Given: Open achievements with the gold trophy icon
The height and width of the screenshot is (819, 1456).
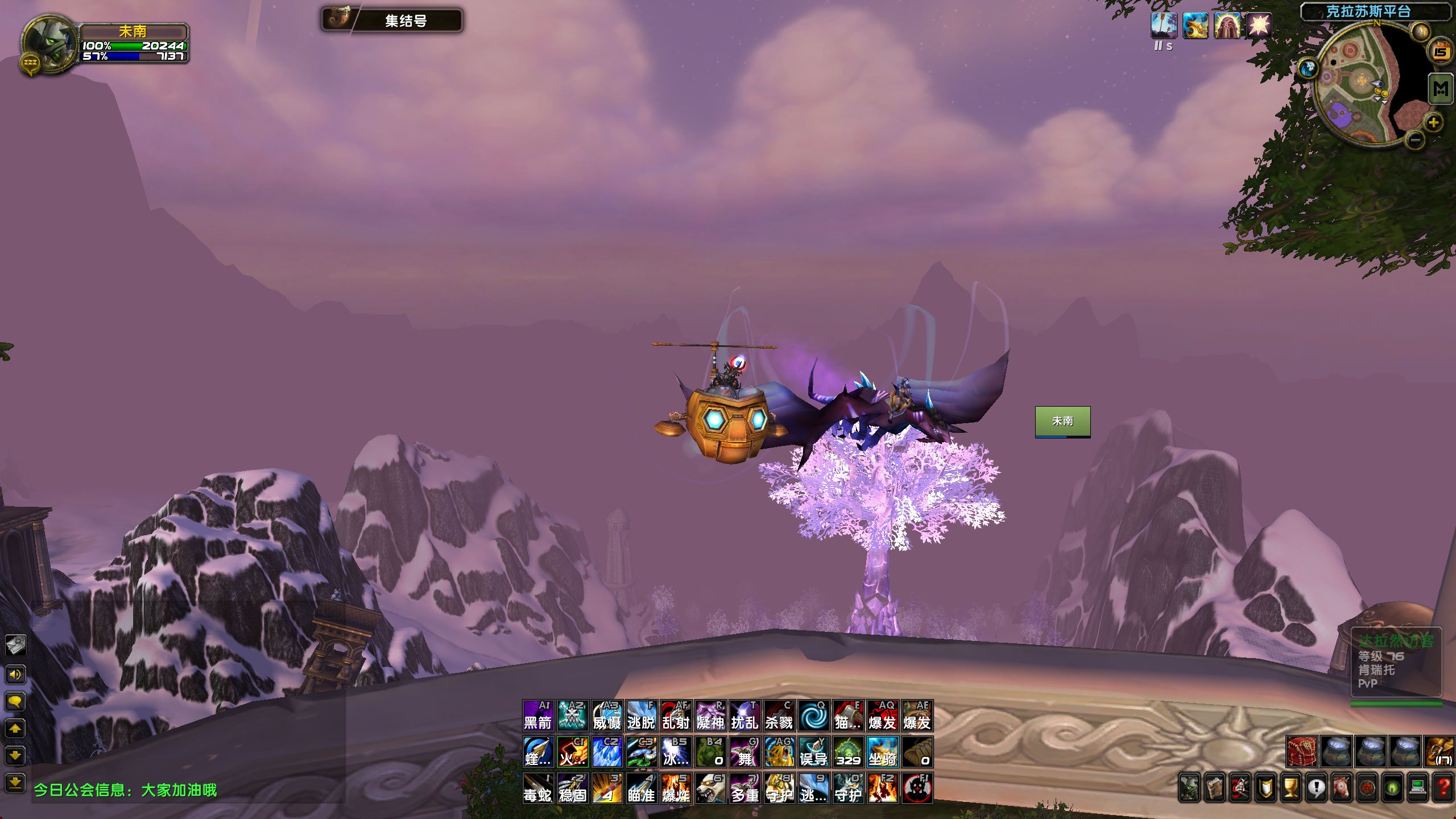Looking at the screenshot, I should (1291, 788).
